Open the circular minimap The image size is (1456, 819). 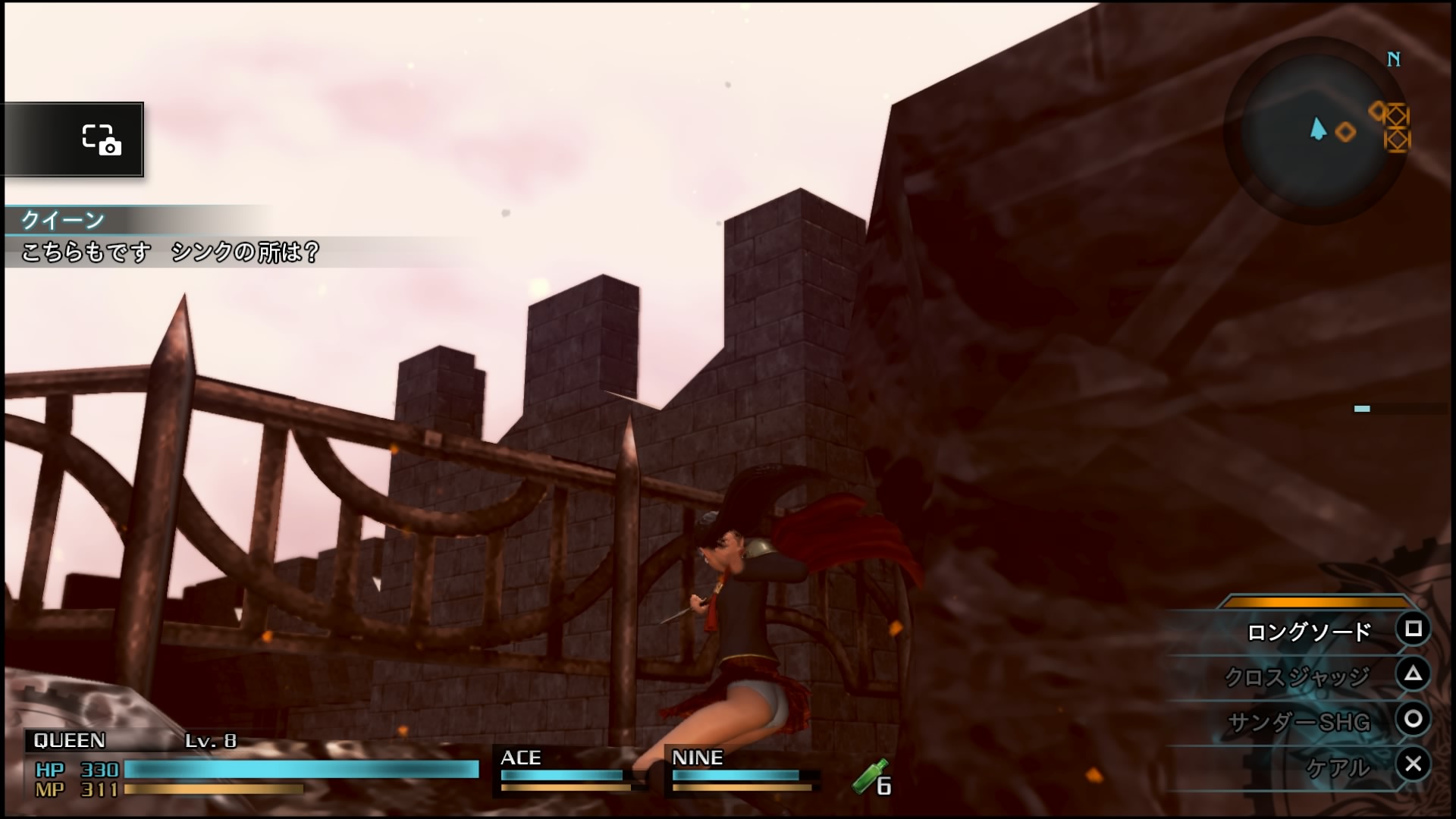click(x=1317, y=130)
